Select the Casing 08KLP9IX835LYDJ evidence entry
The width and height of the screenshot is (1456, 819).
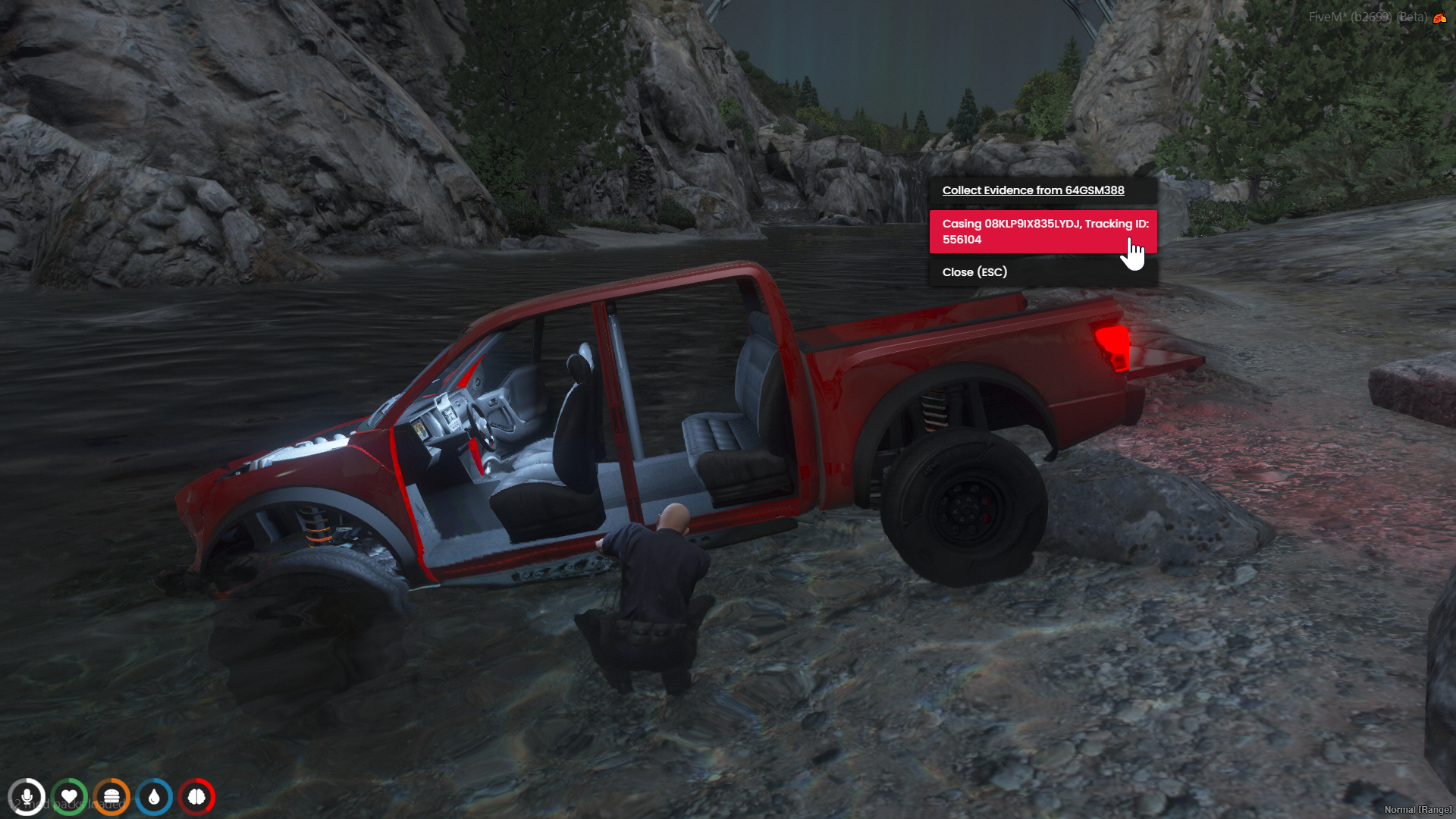(1043, 231)
